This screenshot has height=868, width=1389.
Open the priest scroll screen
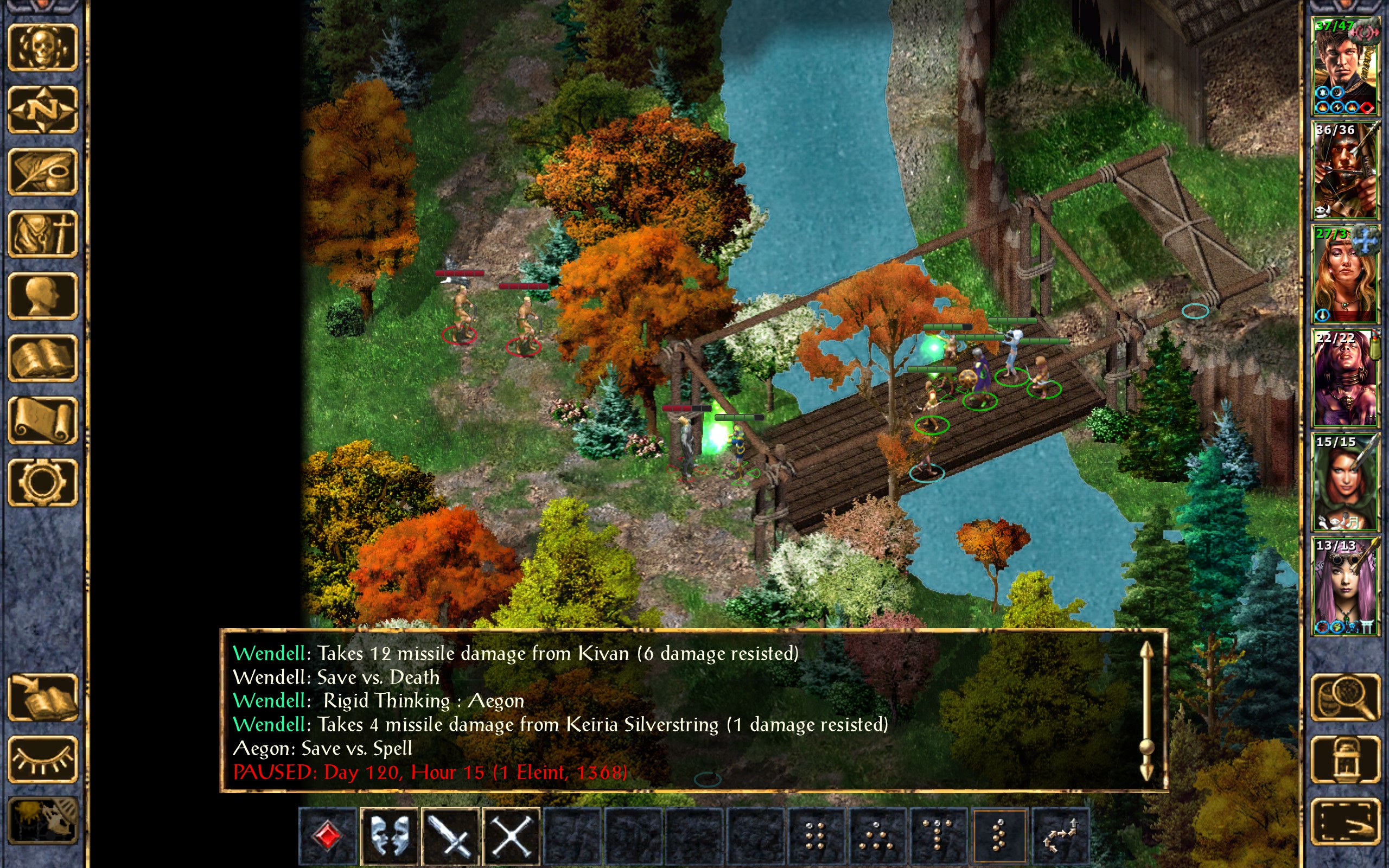pyautogui.click(x=42, y=420)
